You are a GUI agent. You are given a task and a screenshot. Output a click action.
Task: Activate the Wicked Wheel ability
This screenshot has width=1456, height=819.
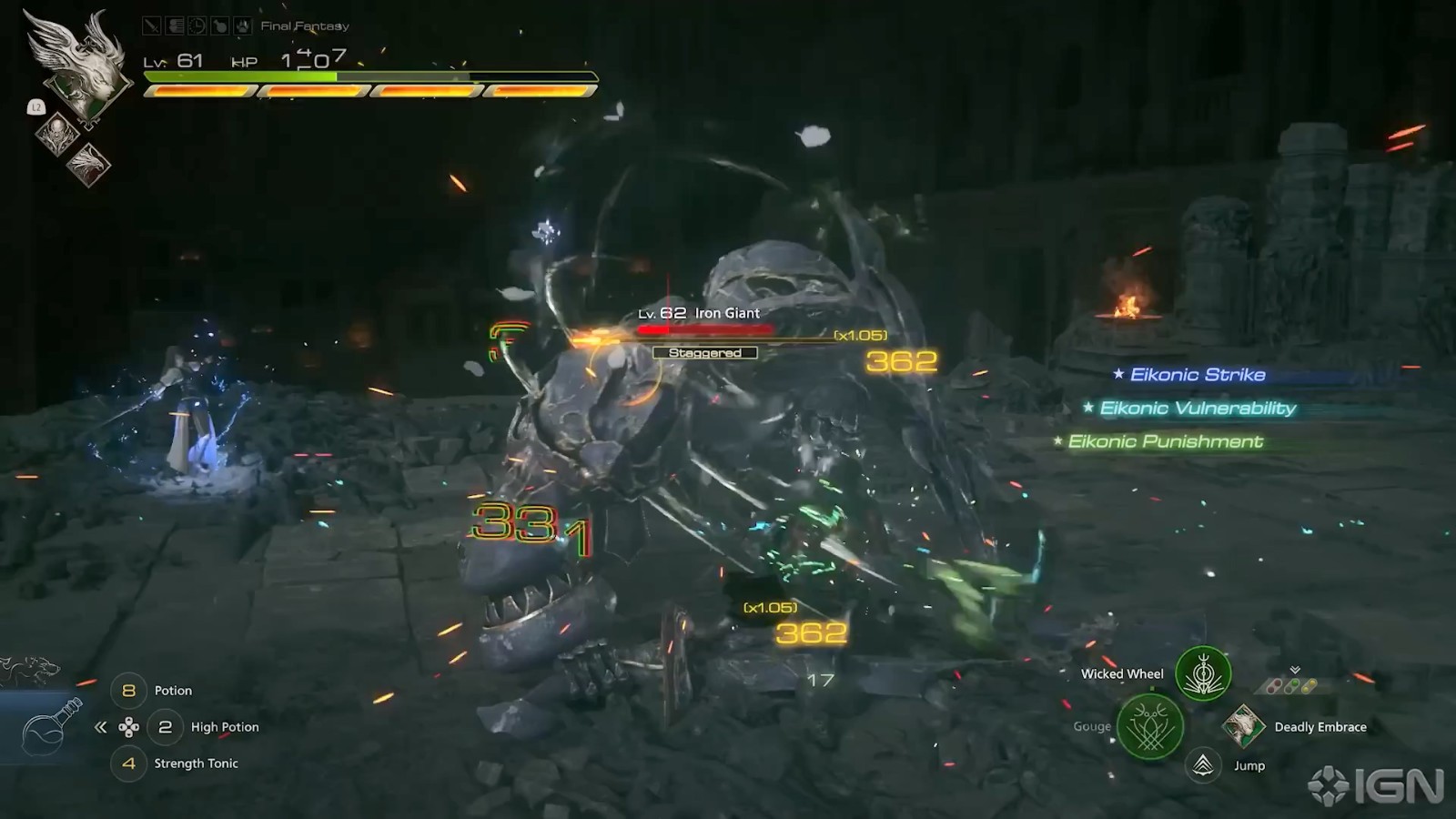1203,674
